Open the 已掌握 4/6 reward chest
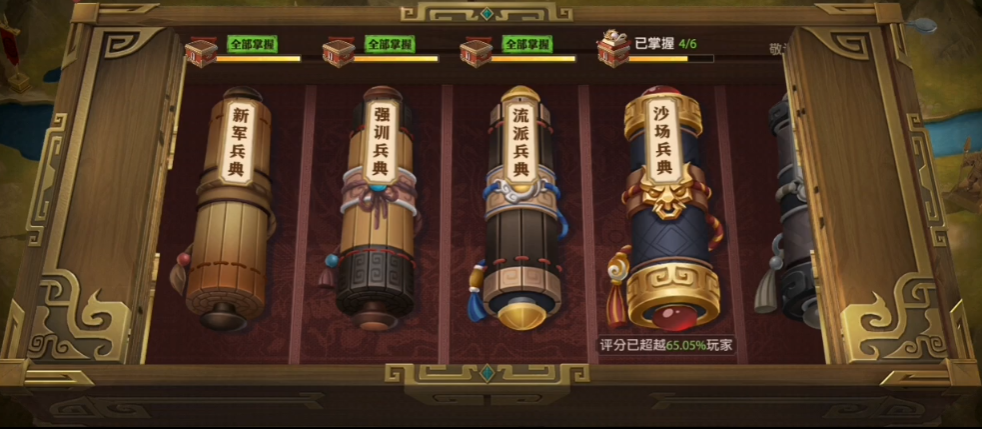Image resolution: width=982 pixels, height=429 pixels. click(x=612, y=50)
